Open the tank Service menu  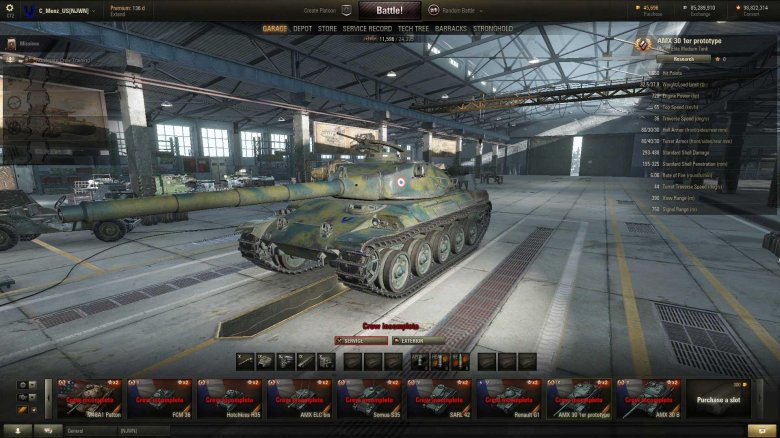(x=360, y=340)
